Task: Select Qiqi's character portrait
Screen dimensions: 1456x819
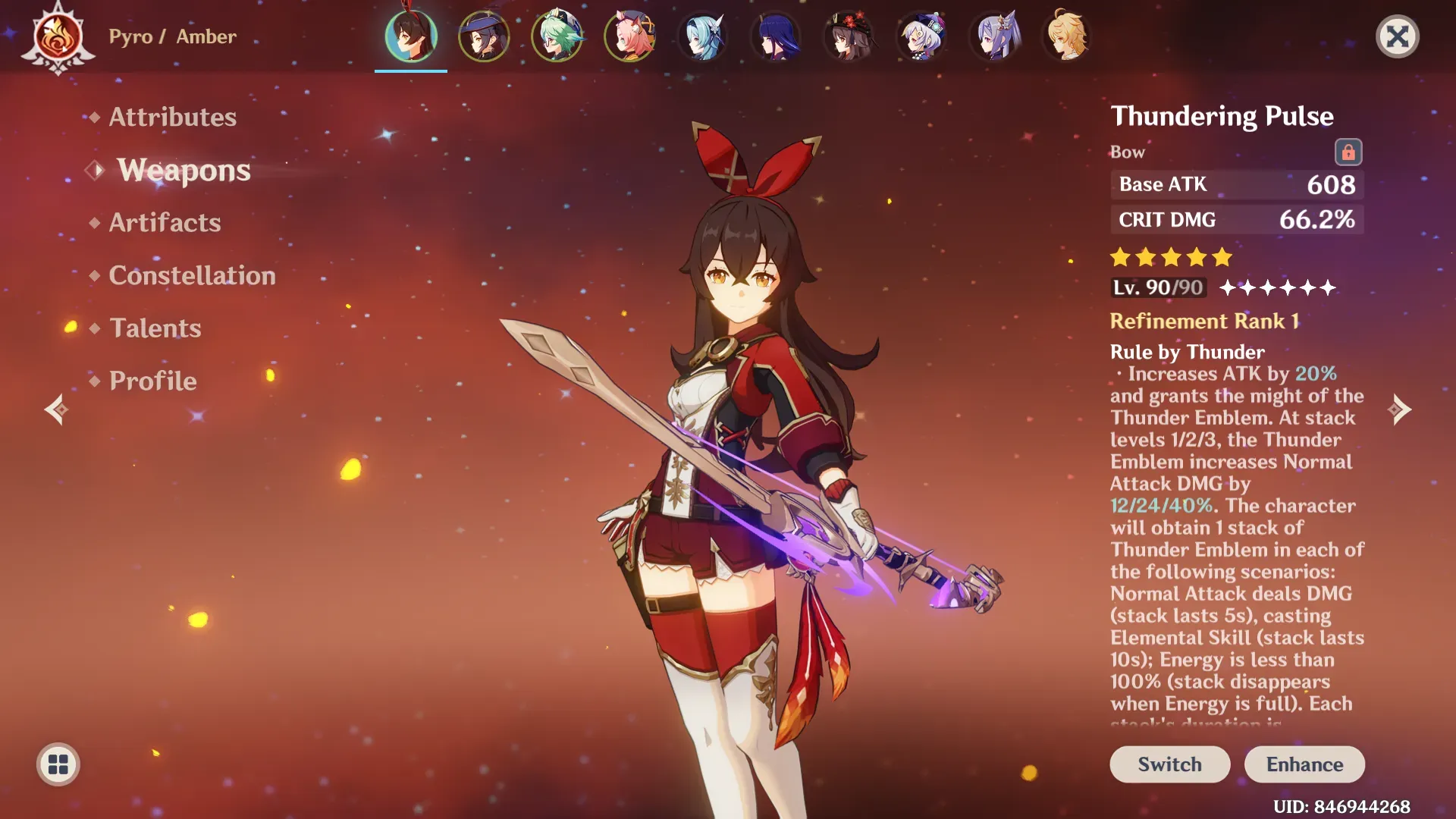Action: [921, 36]
